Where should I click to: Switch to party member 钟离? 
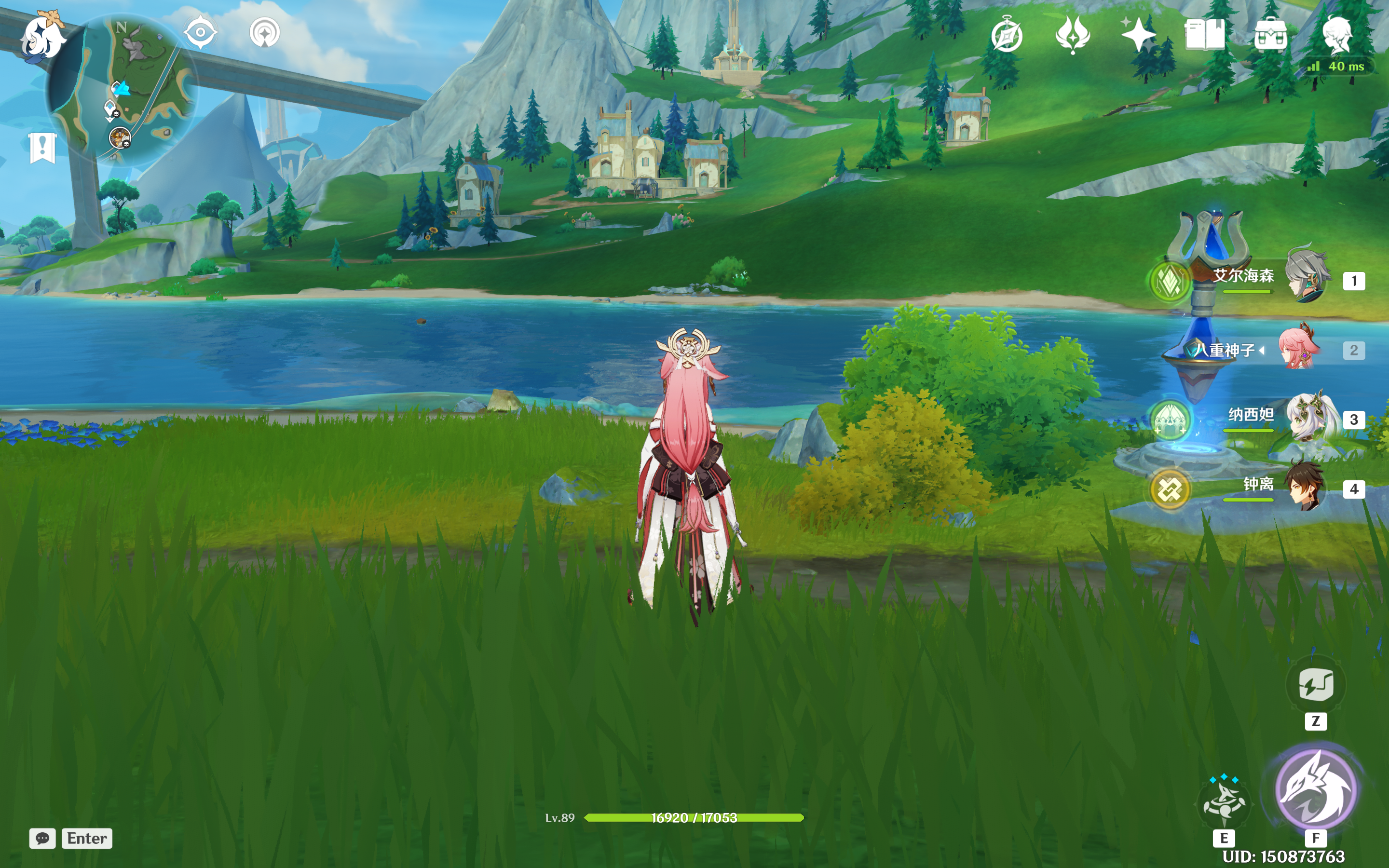[x=1304, y=488]
